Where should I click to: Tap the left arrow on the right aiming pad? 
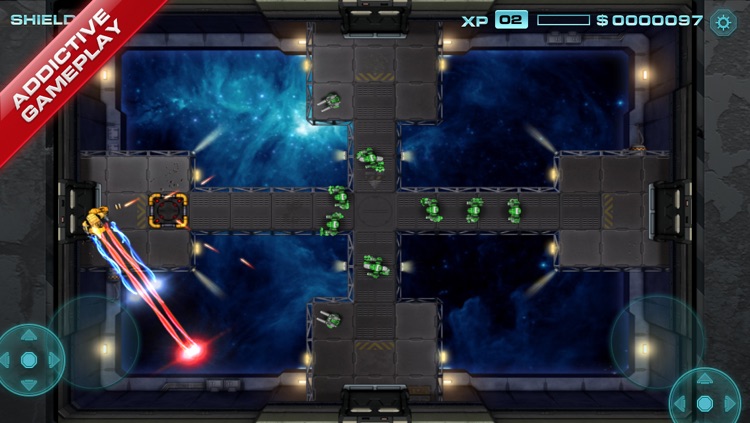pos(682,402)
